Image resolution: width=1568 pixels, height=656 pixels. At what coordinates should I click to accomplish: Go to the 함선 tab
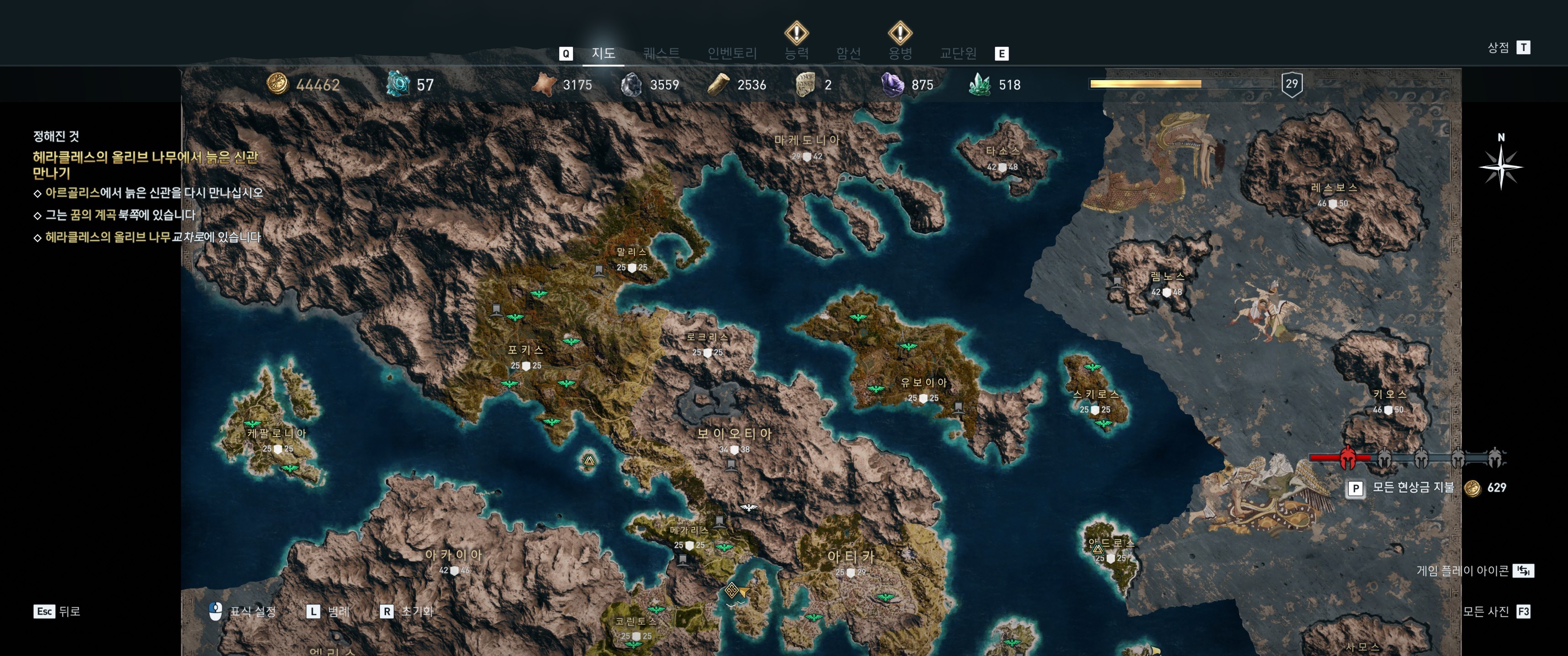848,54
